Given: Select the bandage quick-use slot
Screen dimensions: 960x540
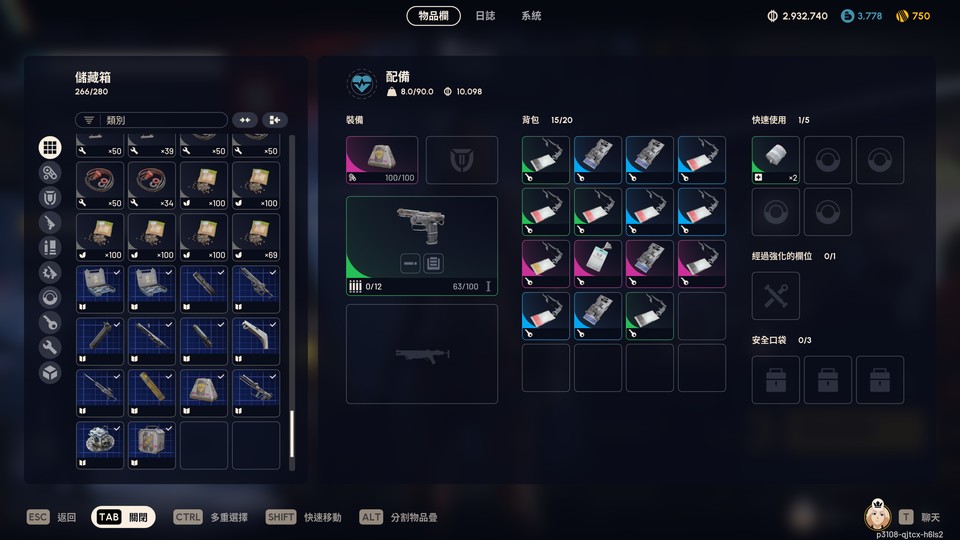Looking at the screenshot, I should click(x=775, y=160).
